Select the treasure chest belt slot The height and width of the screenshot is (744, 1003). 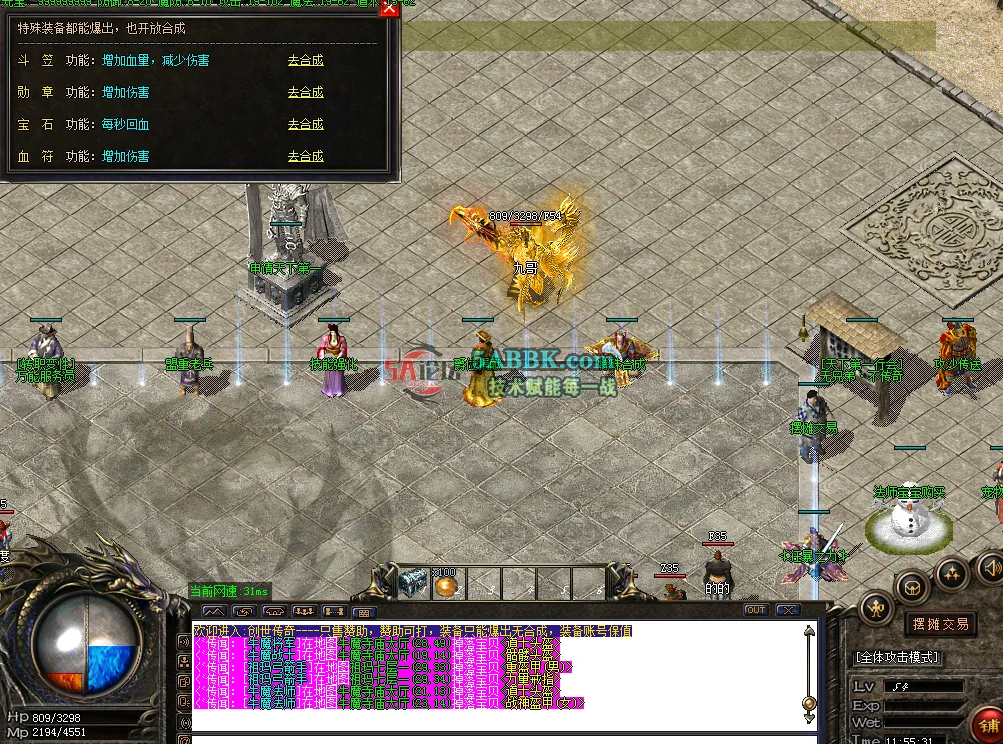coord(412,582)
